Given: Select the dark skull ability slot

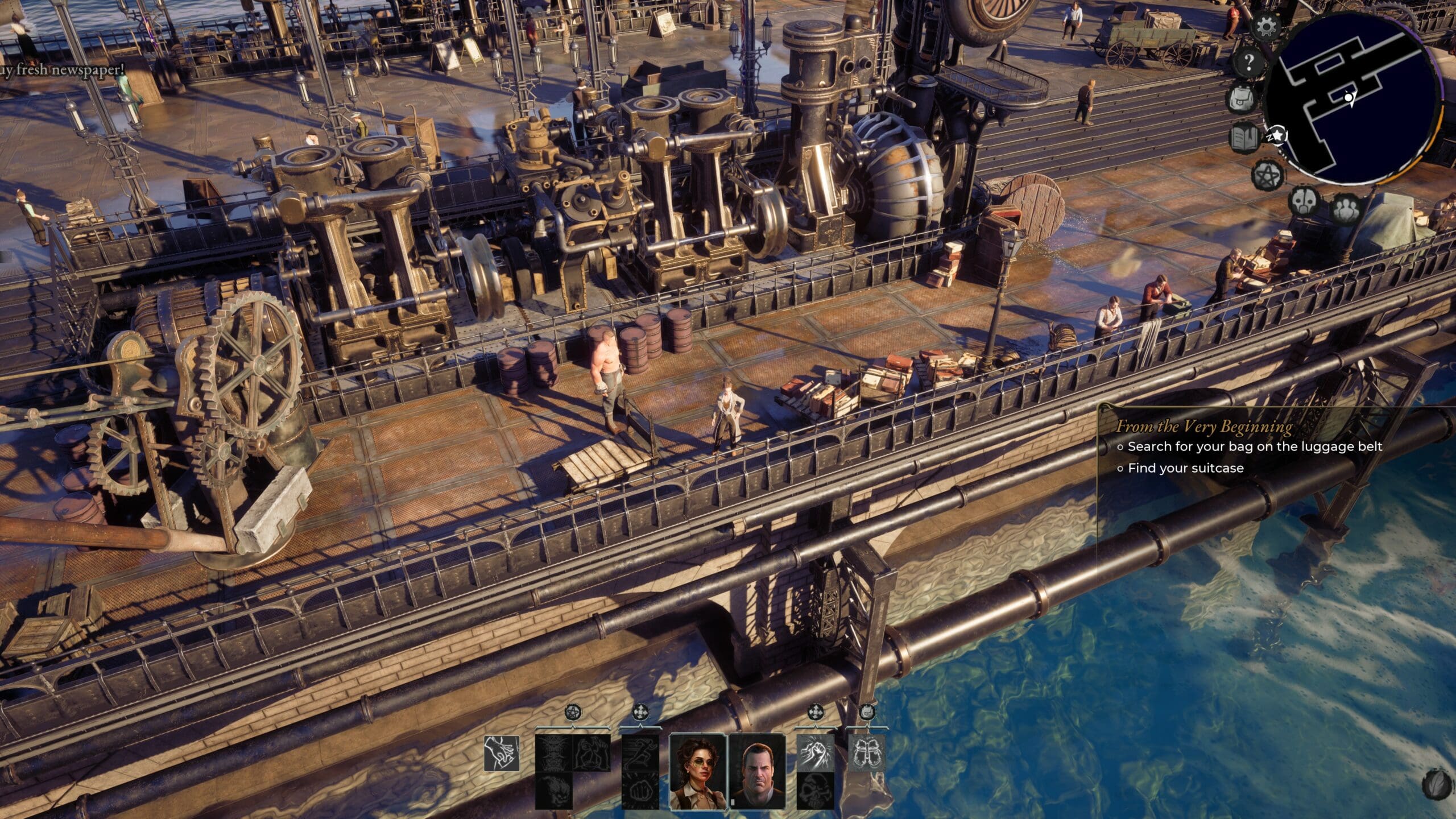Looking at the screenshot, I should pos(815,790).
